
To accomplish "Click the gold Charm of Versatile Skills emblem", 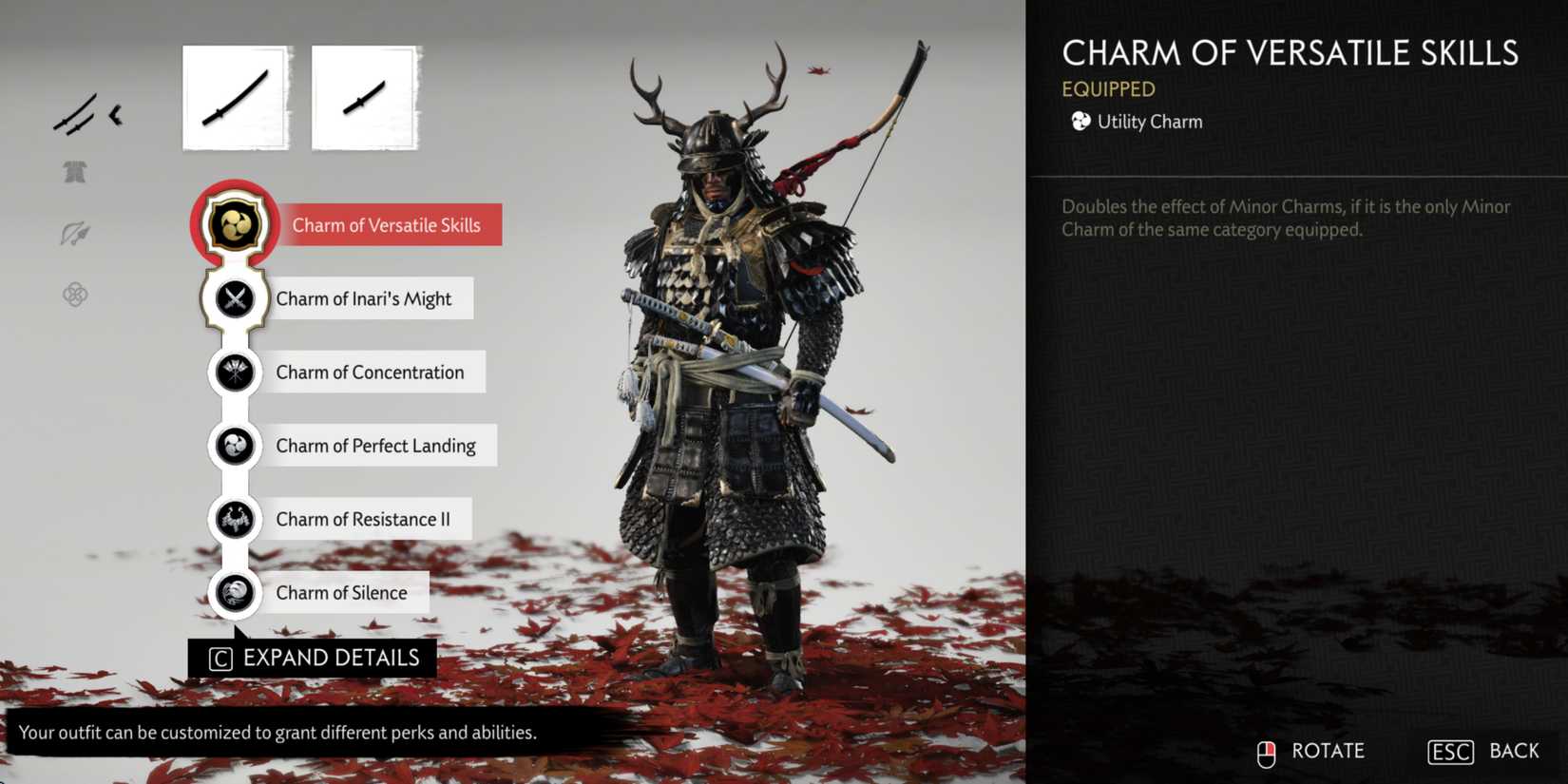I will pyautogui.click(x=234, y=224).
